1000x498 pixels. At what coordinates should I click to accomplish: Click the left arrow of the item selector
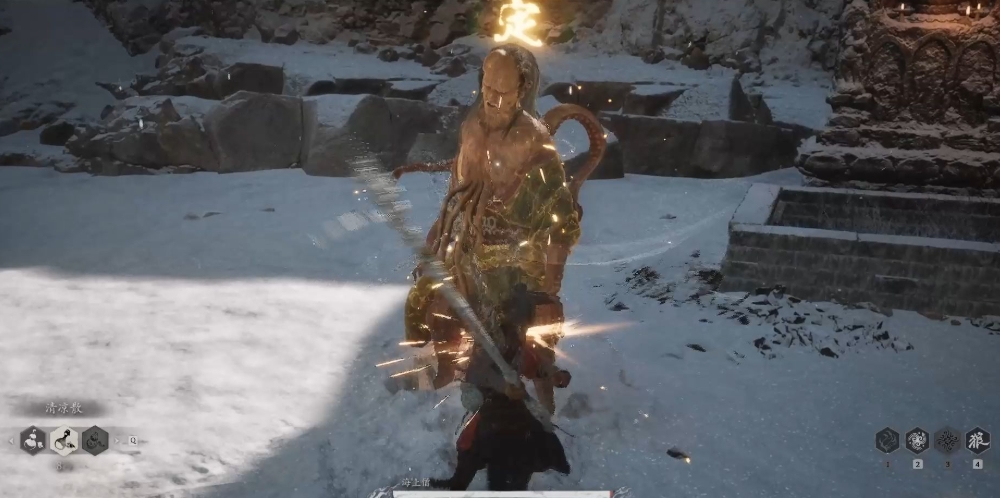[x=12, y=440]
